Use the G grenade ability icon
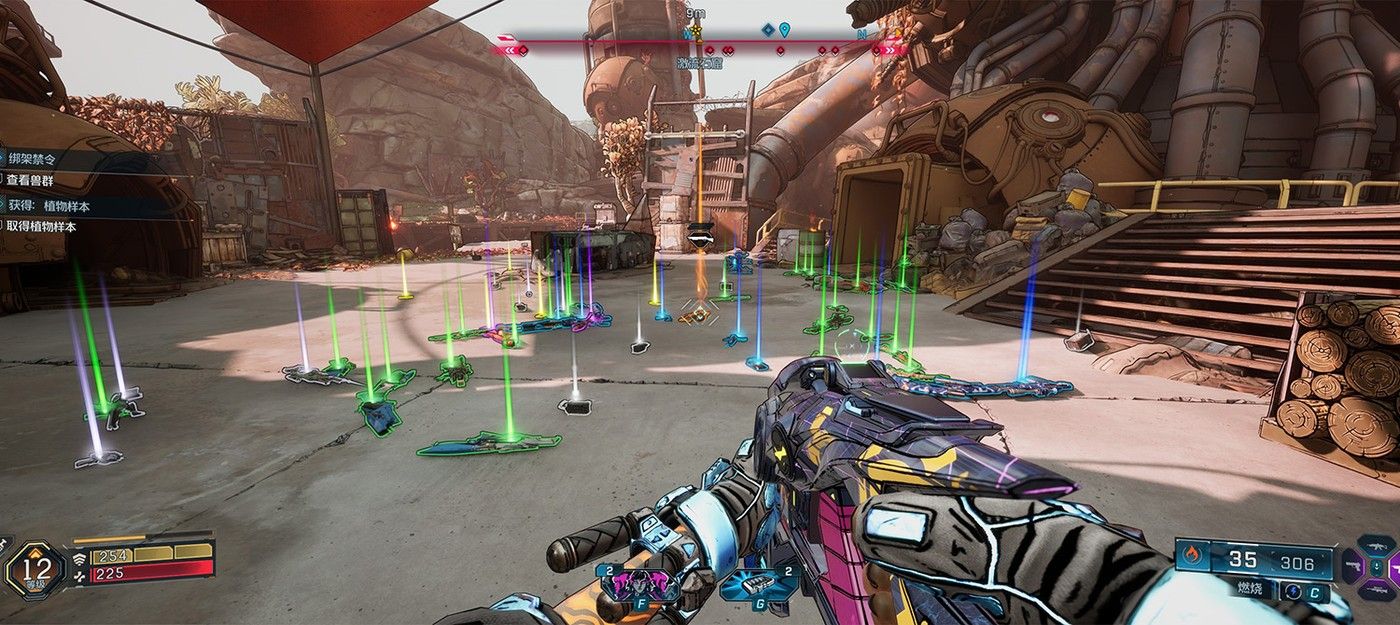Image resolution: width=1400 pixels, height=625 pixels. 761,583
